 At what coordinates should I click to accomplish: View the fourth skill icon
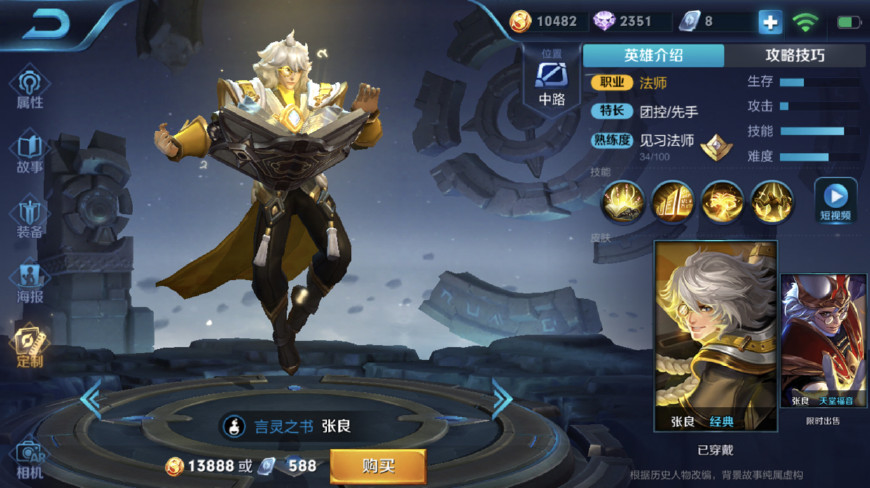[x=772, y=201]
